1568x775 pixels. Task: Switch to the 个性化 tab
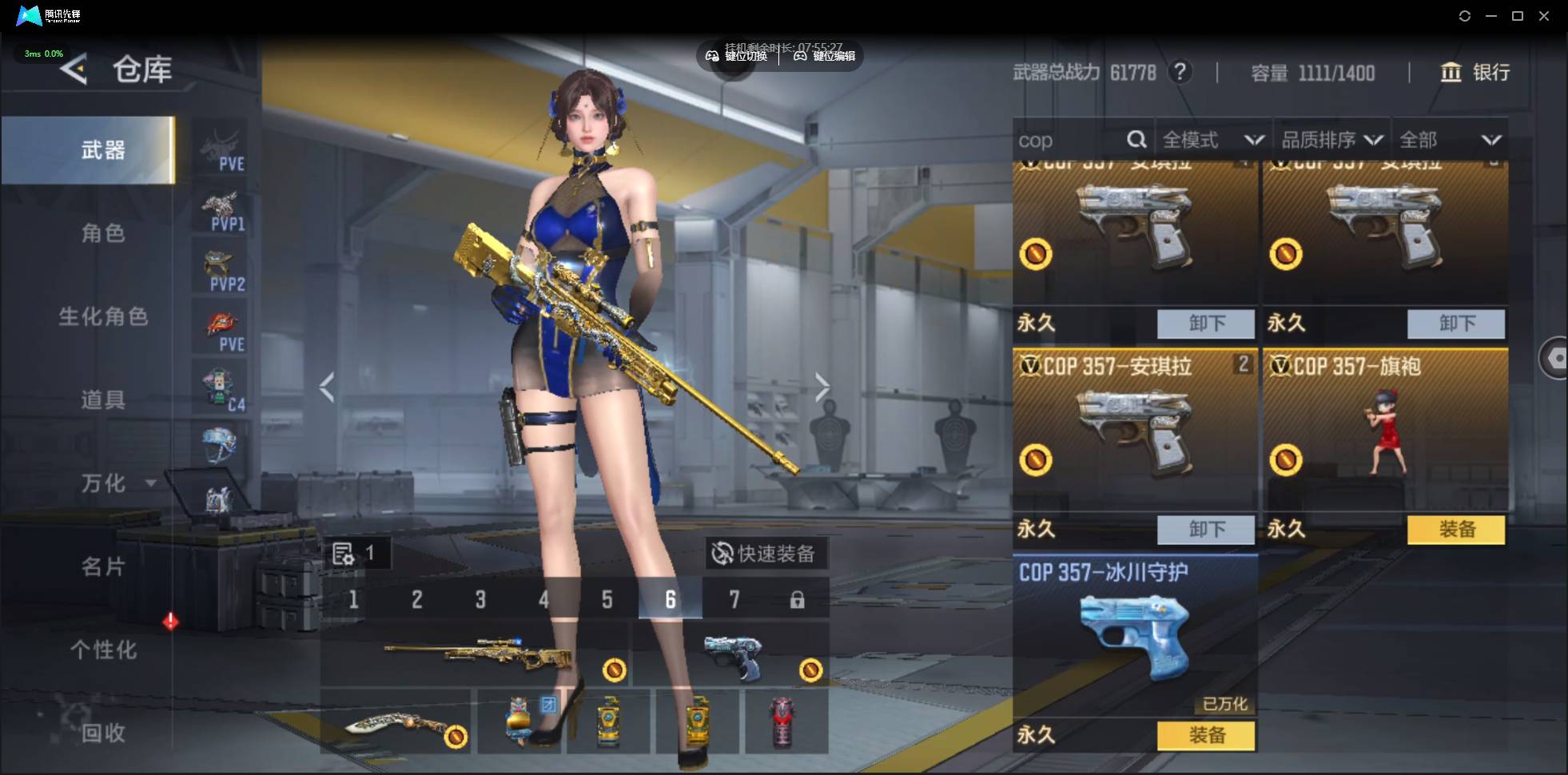coord(103,650)
